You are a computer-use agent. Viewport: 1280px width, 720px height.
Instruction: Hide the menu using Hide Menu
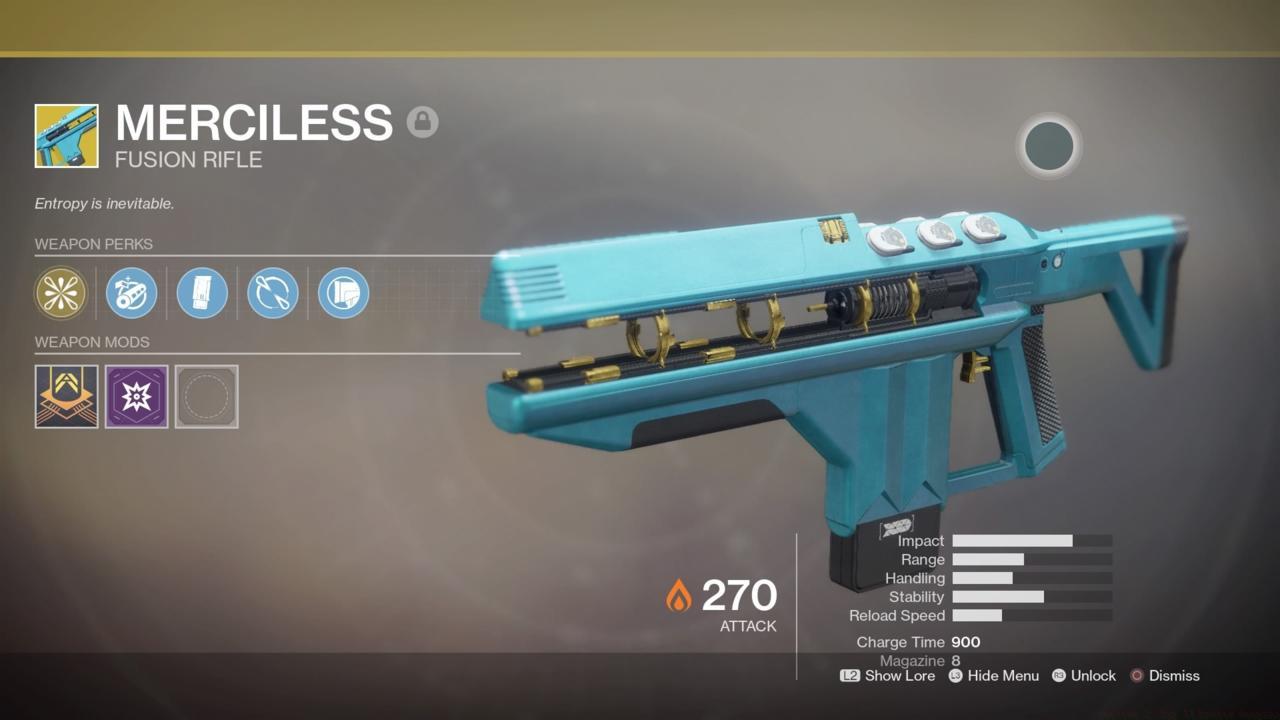point(994,676)
